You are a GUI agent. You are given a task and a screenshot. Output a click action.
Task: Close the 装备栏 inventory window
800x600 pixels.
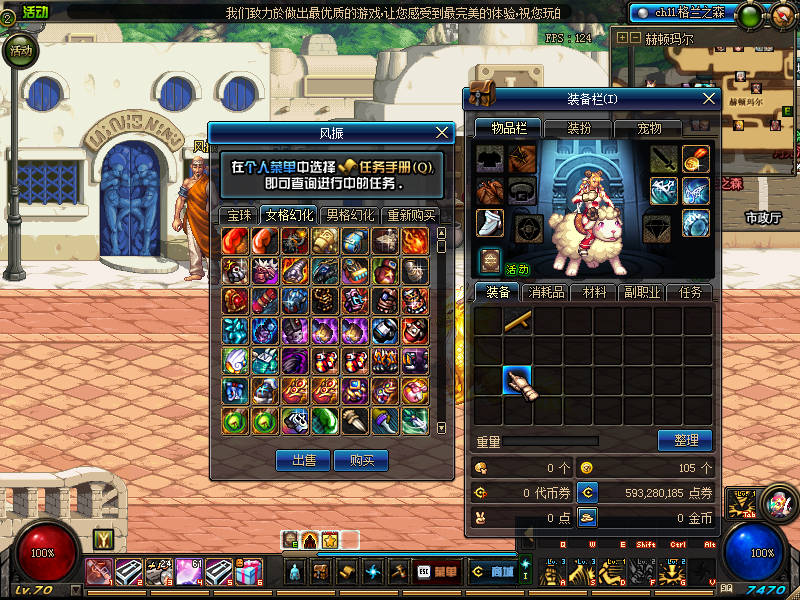tap(709, 99)
